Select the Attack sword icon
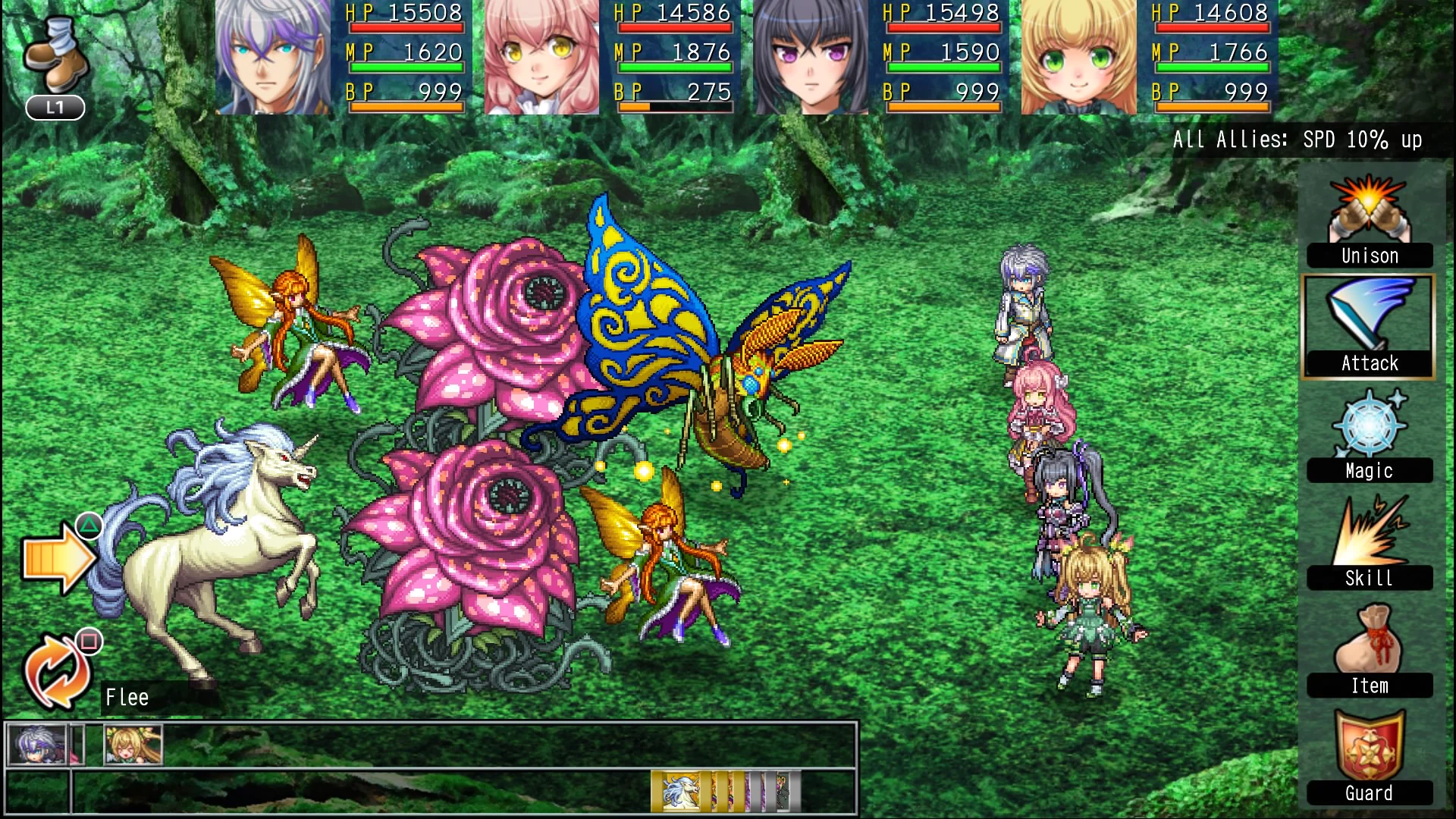Viewport: 1456px width, 819px height. (1368, 318)
